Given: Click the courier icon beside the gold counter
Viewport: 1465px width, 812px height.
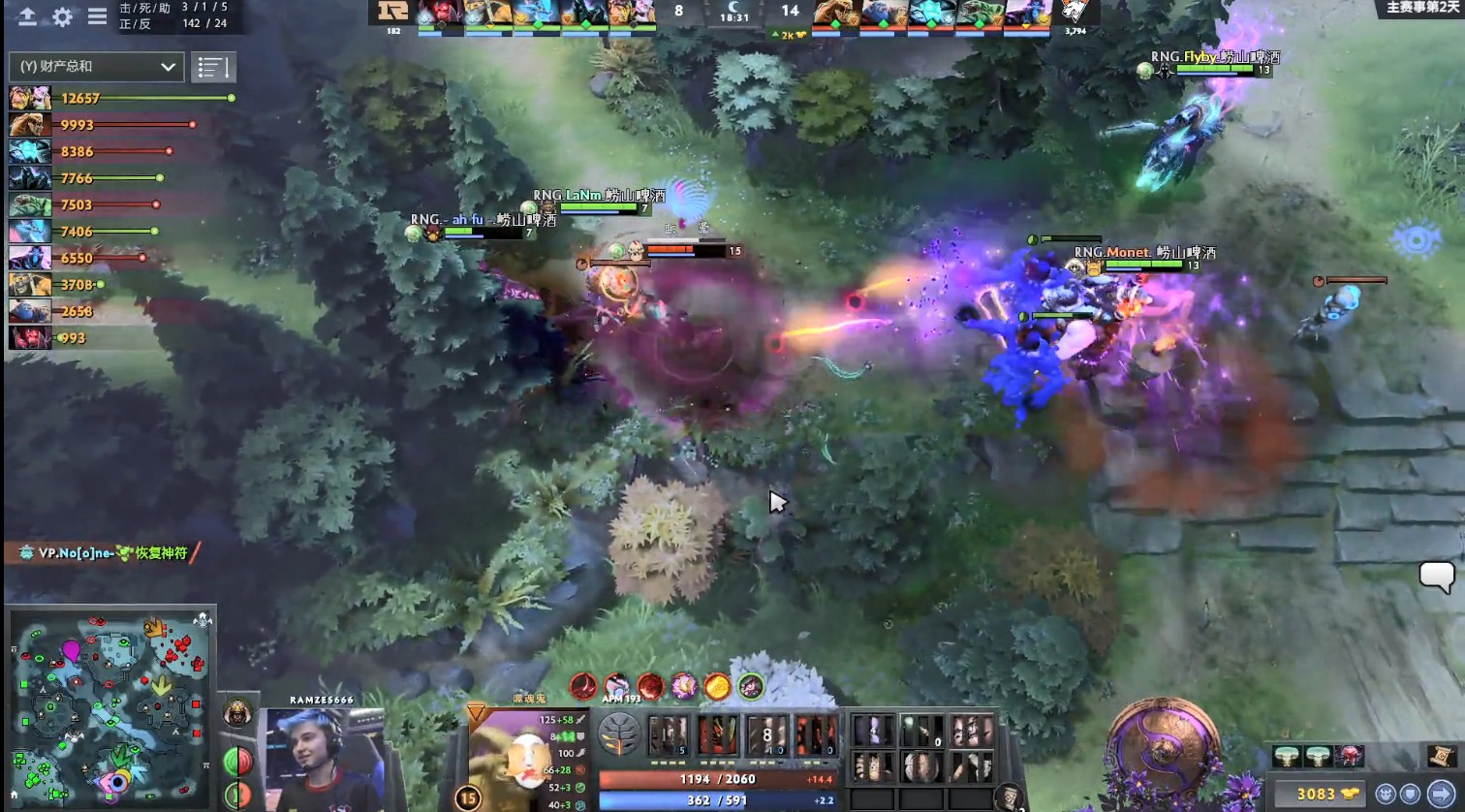Looking at the screenshot, I should [x=1386, y=793].
